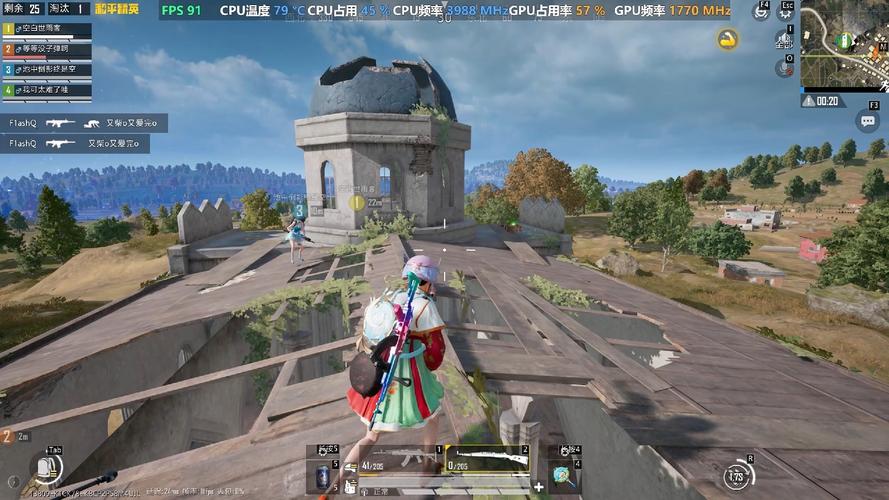The width and height of the screenshot is (889, 500).
Task: Select teammate 3 in the squad list
Action: [46, 69]
